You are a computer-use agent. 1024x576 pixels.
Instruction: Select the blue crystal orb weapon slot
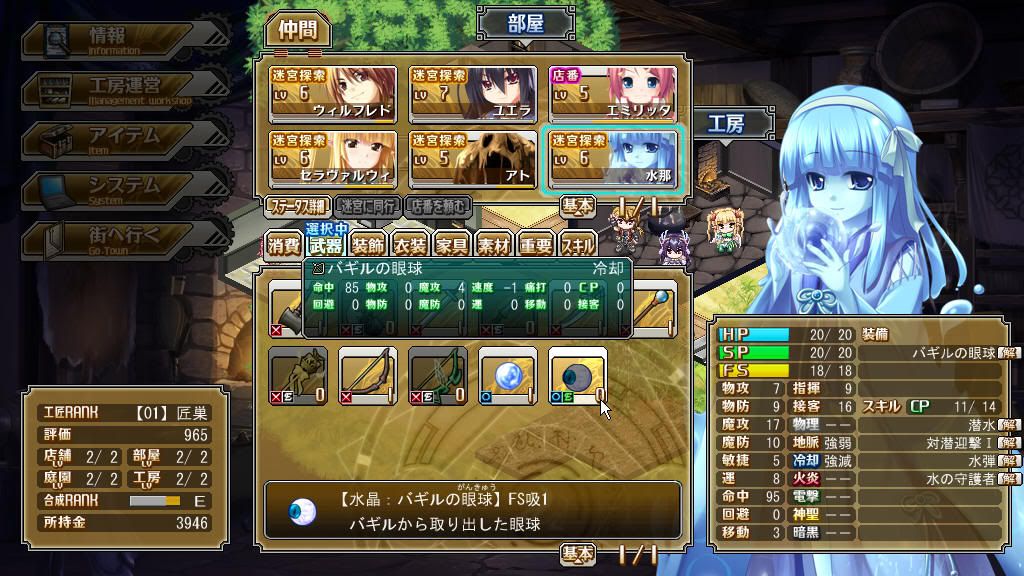click(508, 376)
